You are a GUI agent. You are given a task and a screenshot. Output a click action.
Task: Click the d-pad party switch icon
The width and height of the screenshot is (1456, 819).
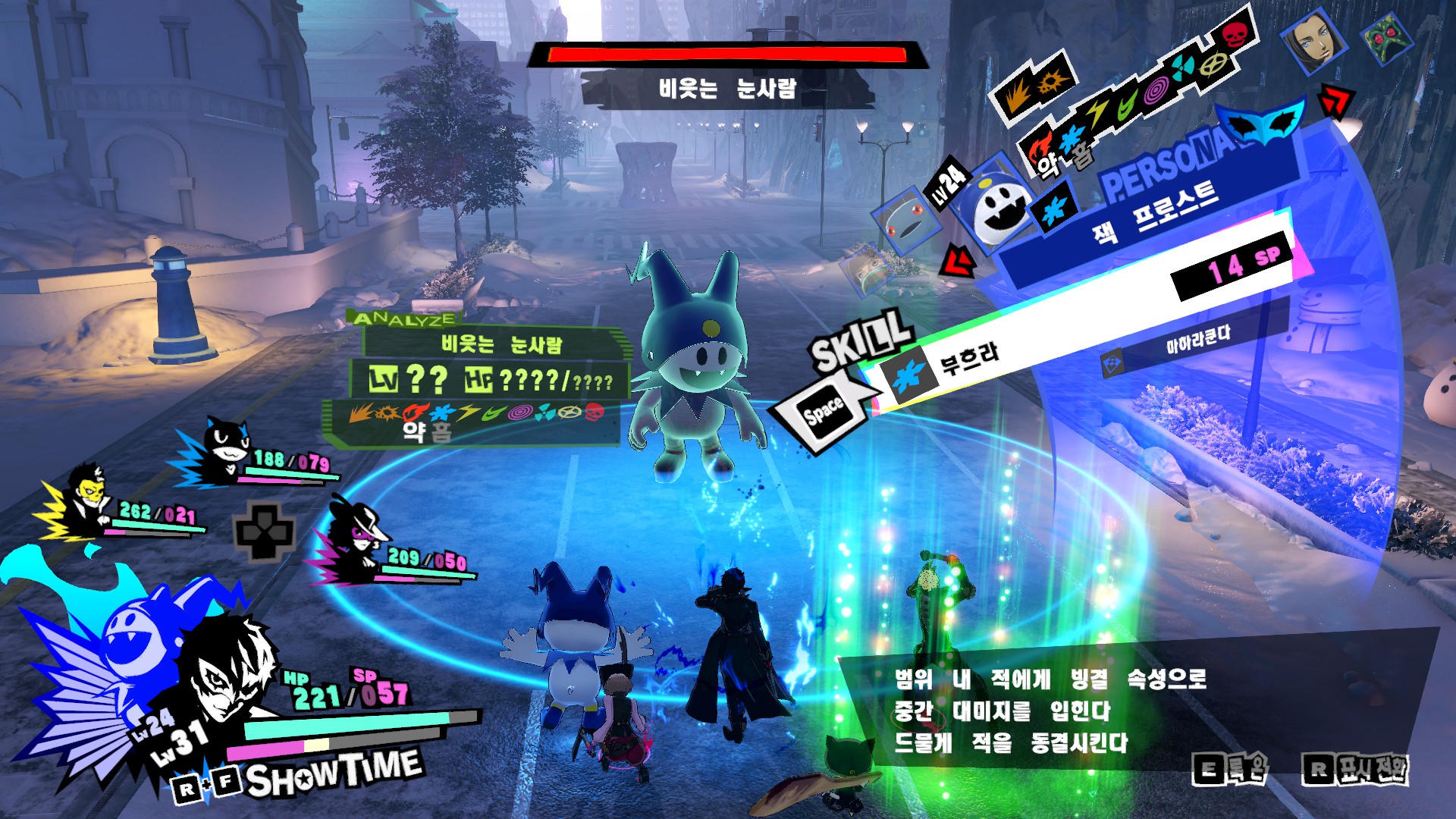click(264, 531)
